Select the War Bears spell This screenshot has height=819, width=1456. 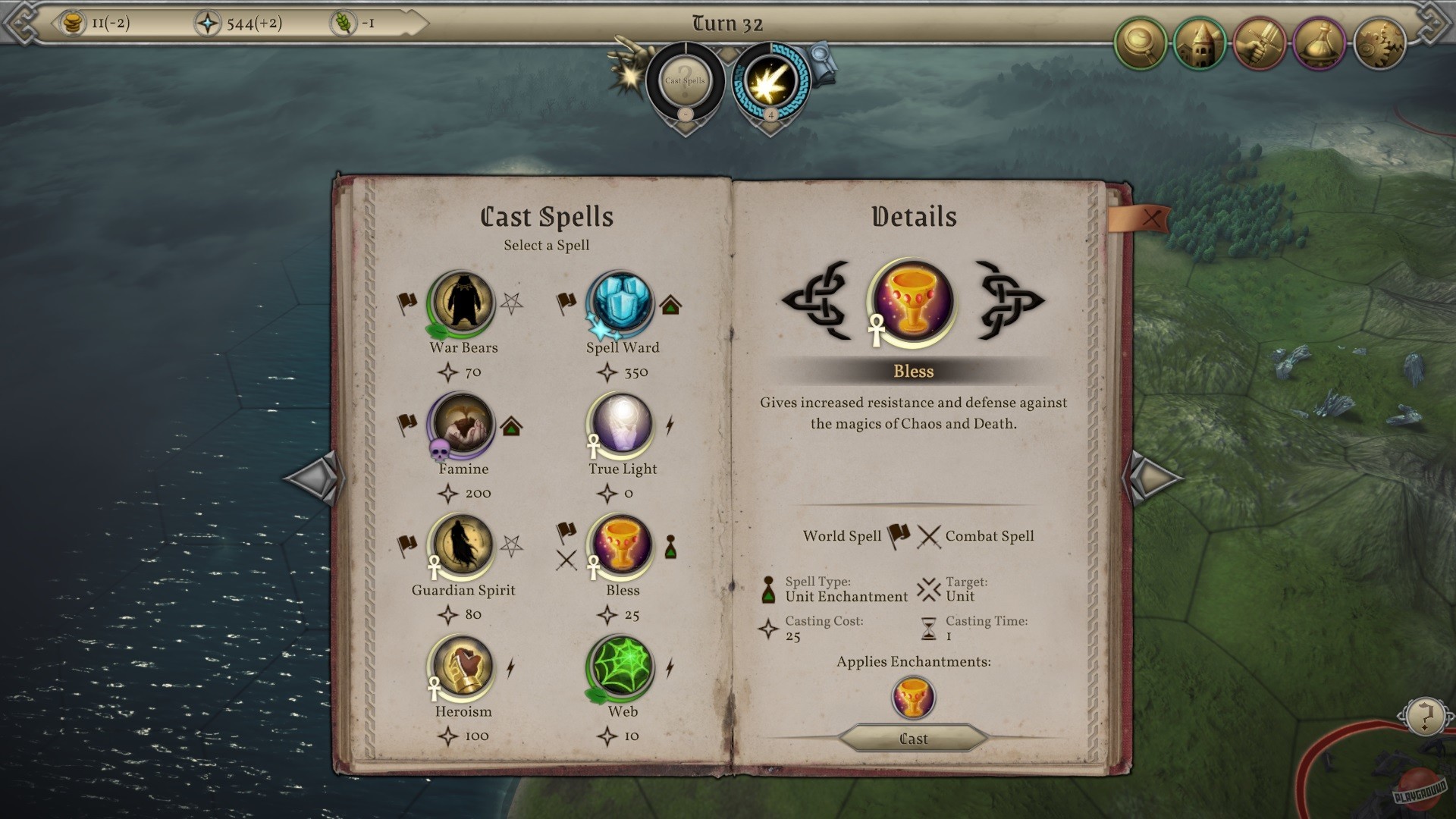coord(463,303)
